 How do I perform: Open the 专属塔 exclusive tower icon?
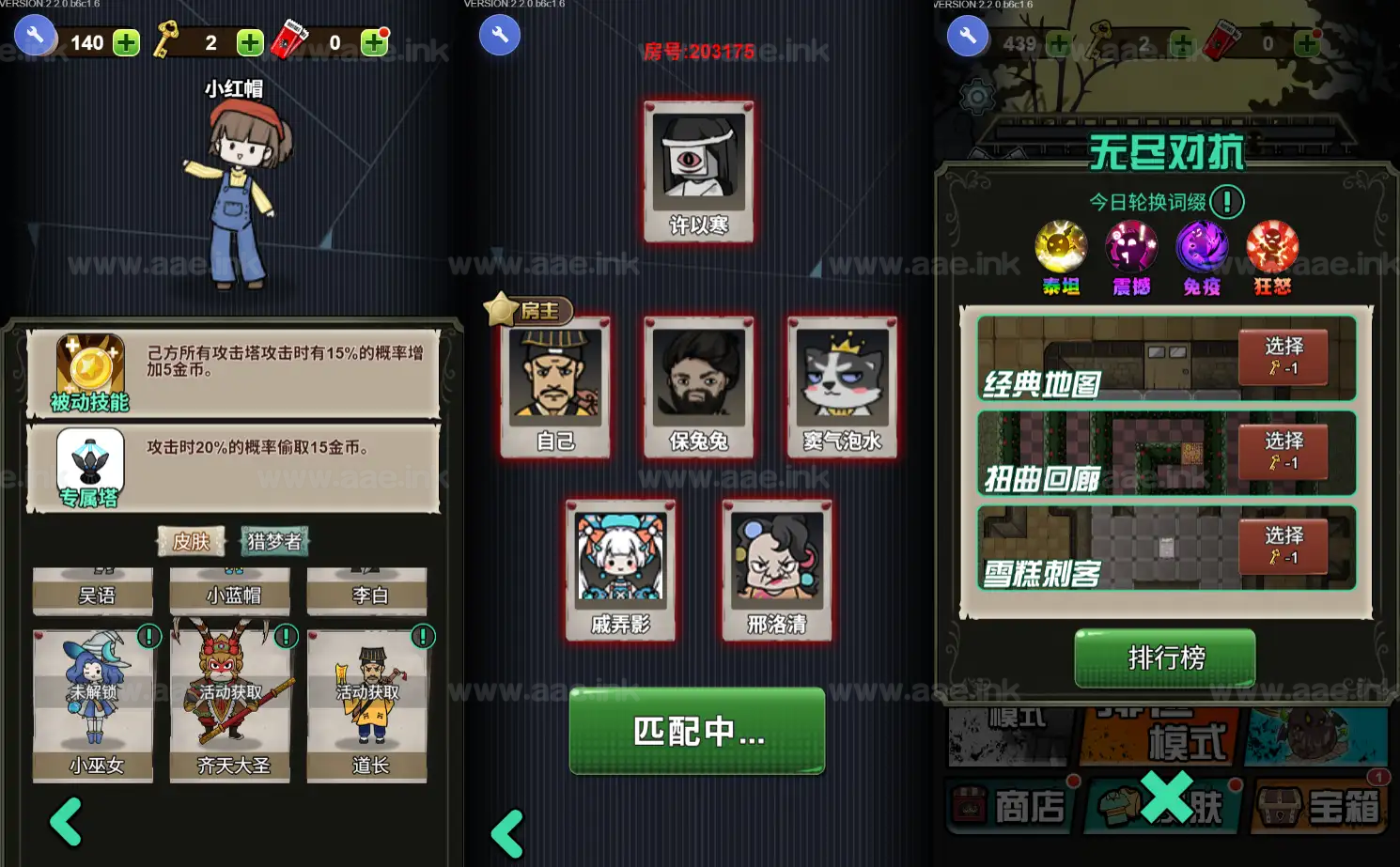click(x=90, y=467)
